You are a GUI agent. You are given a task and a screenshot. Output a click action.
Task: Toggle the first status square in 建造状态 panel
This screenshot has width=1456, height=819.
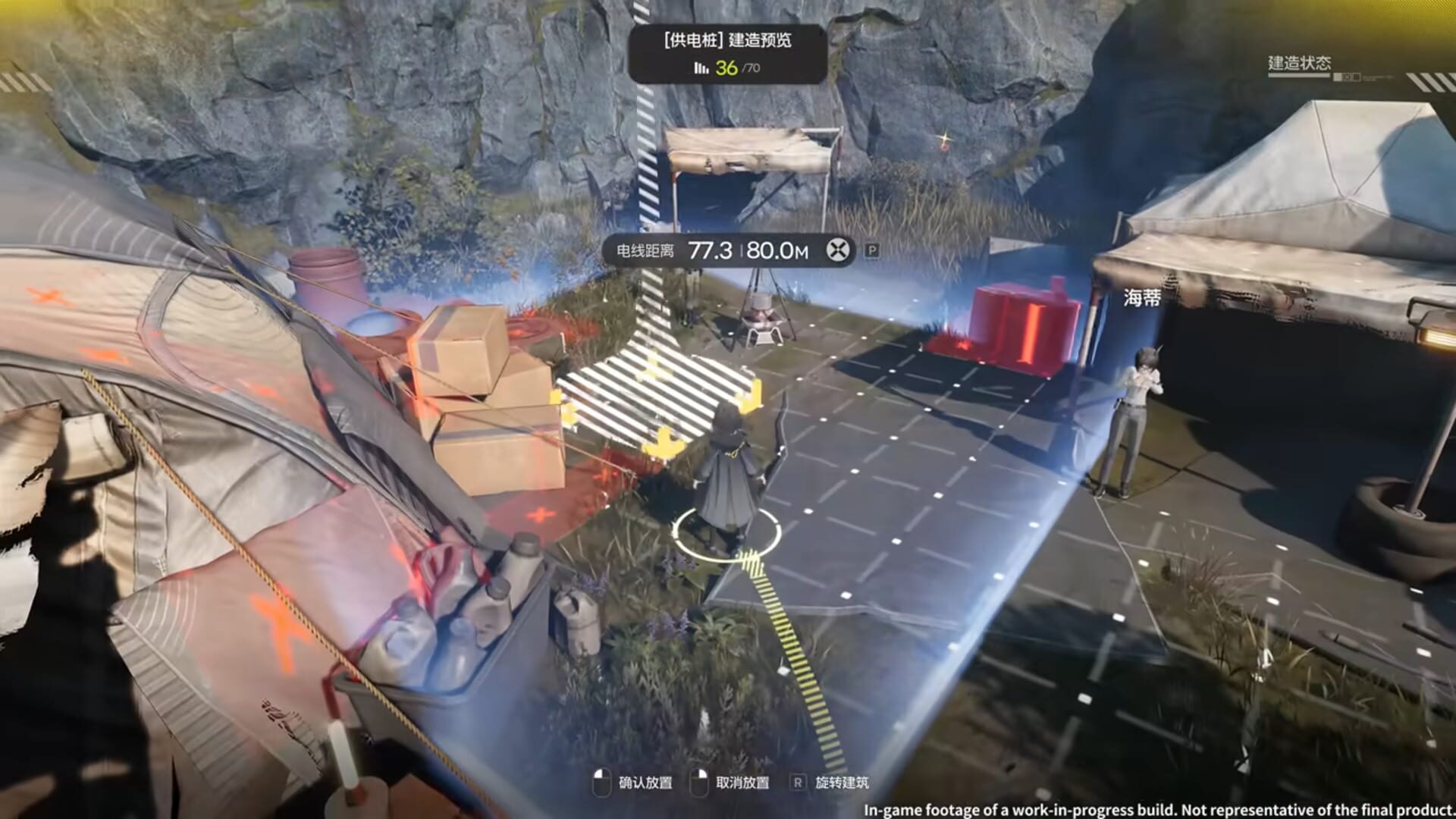[x=1338, y=77]
